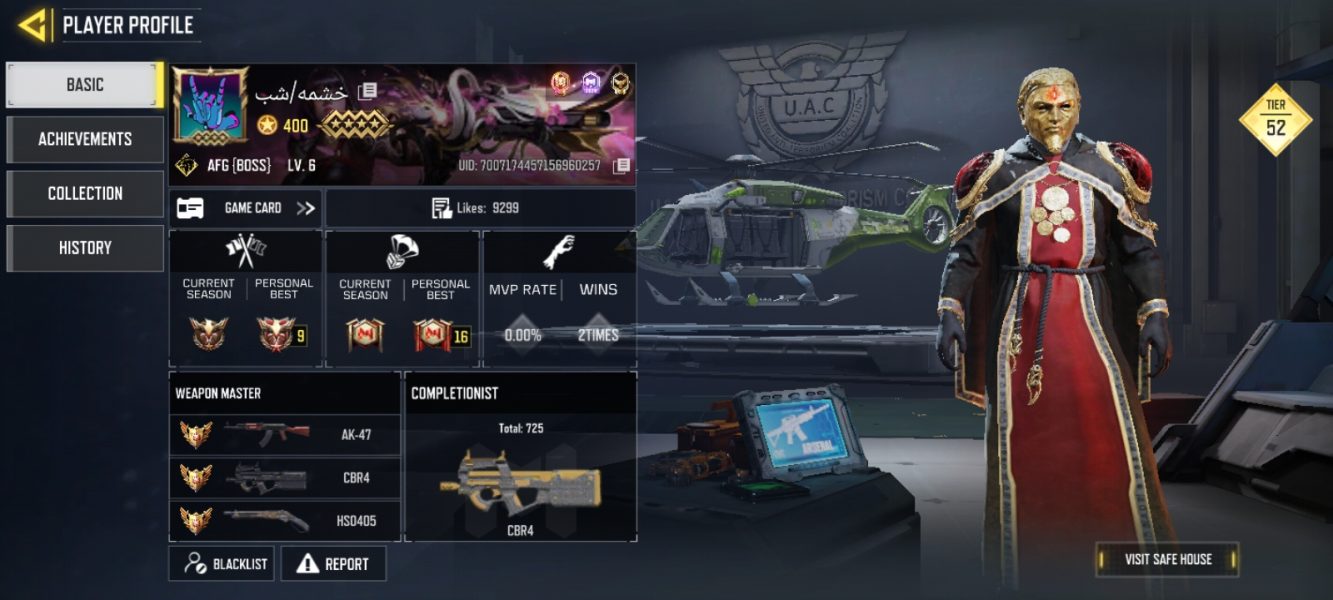The image size is (1333, 600).
Task: Open the Battle Royale rank stats panel
Action: (x=402, y=298)
